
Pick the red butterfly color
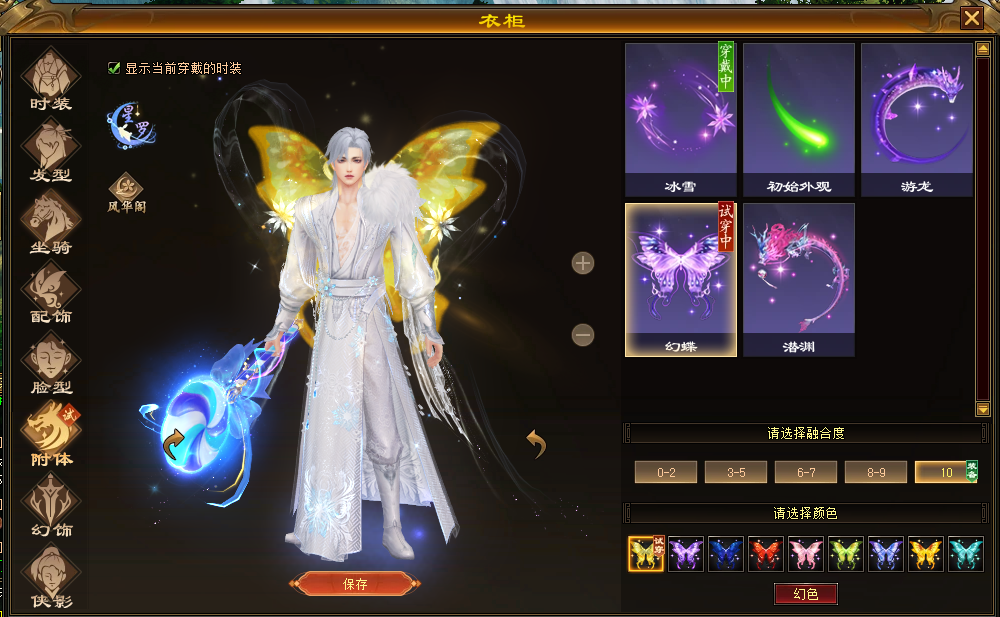pos(766,554)
